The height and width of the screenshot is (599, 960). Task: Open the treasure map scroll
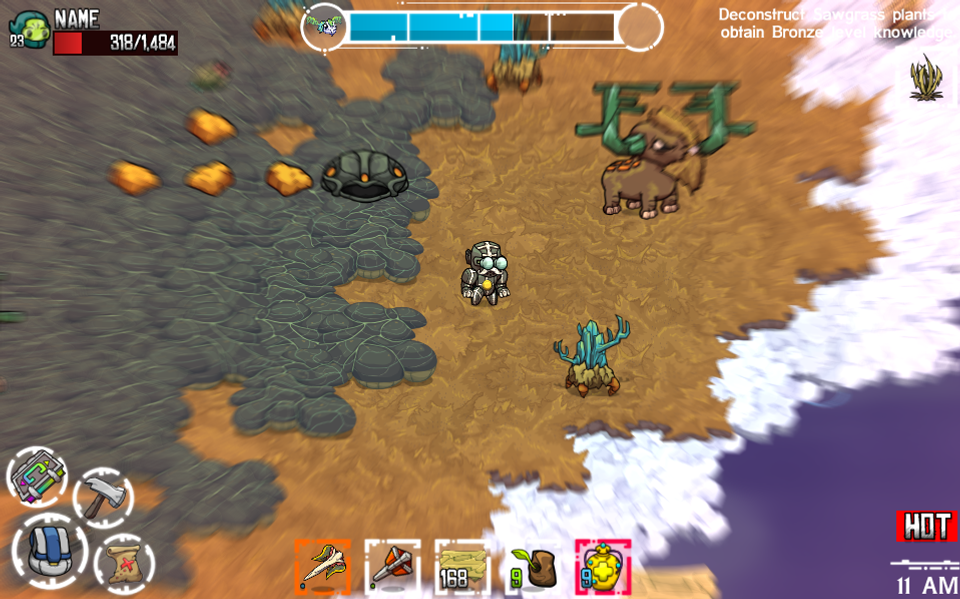124,564
